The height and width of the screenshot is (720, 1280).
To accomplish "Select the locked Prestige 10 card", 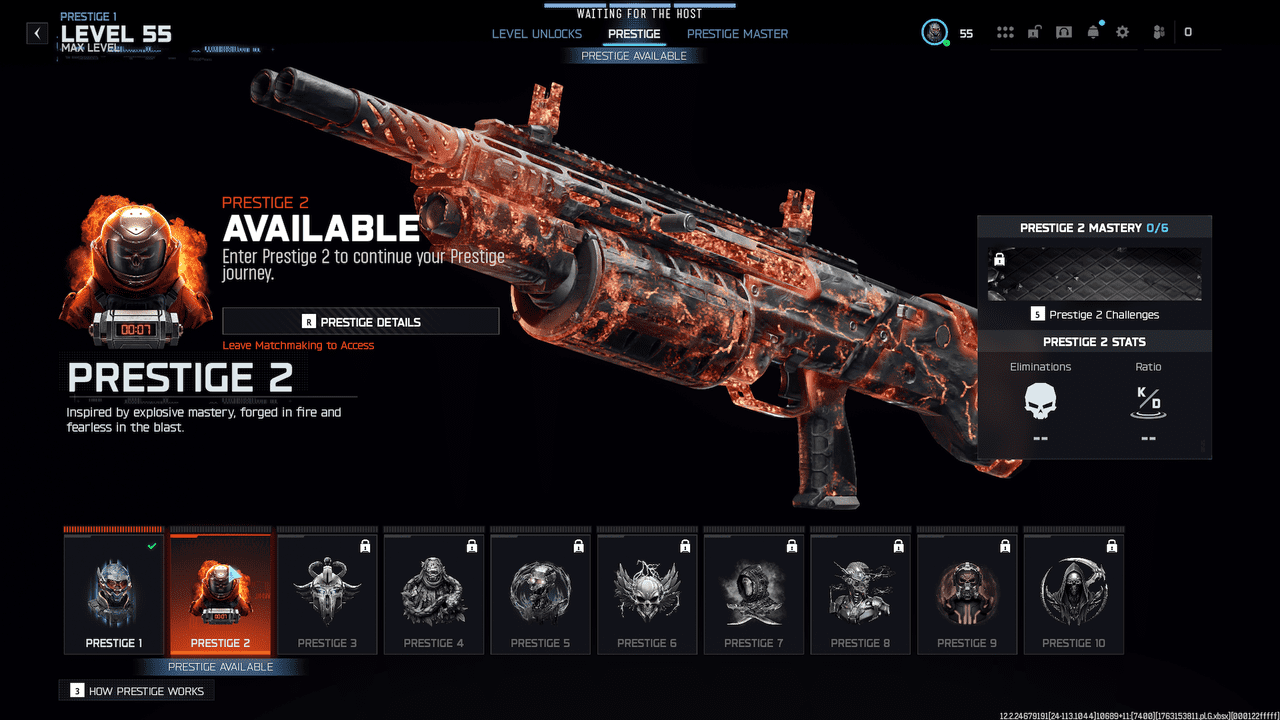I will tap(1073, 591).
